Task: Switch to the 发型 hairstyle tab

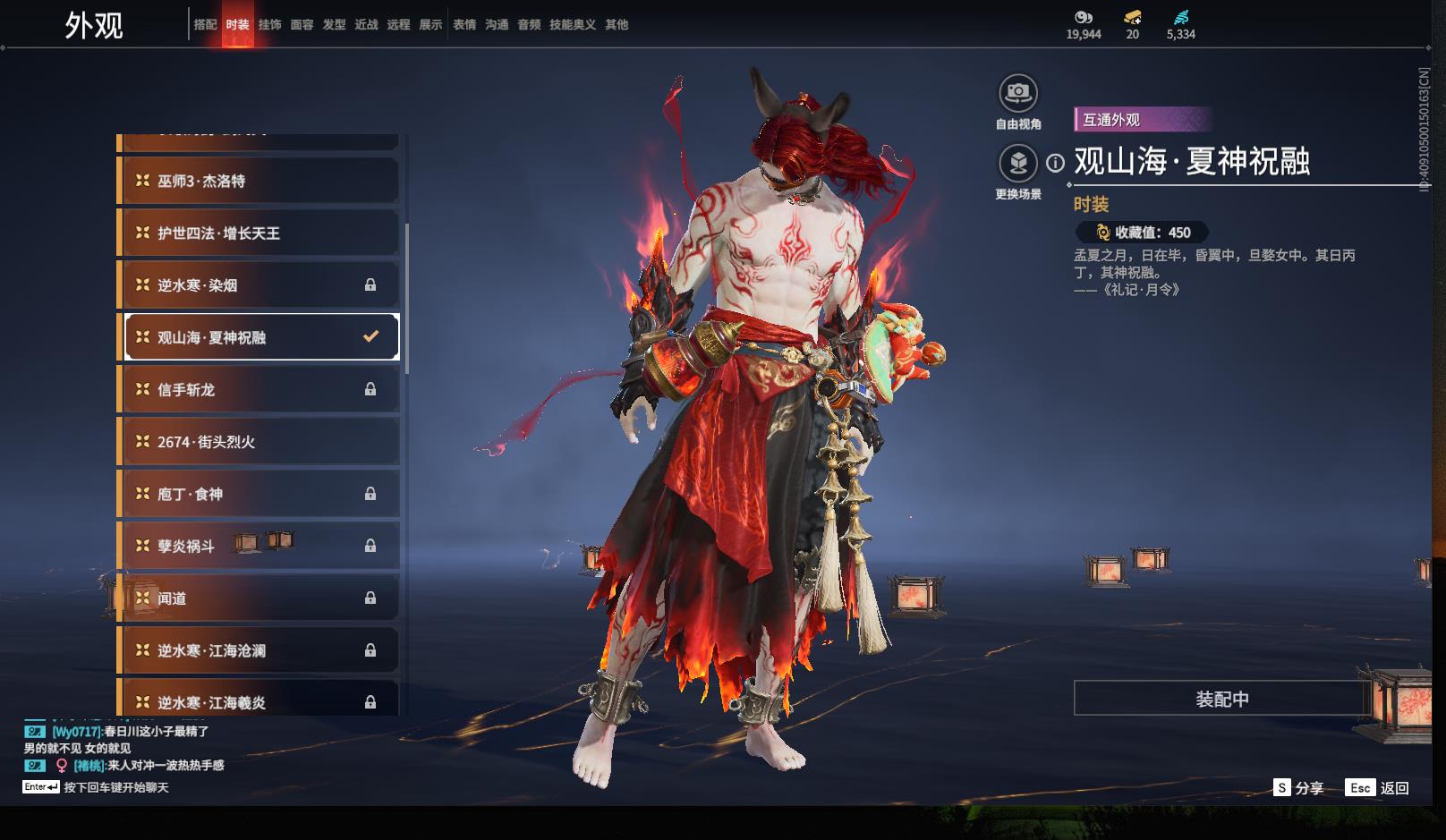Action: pyautogui.click(x=334, y=25)
